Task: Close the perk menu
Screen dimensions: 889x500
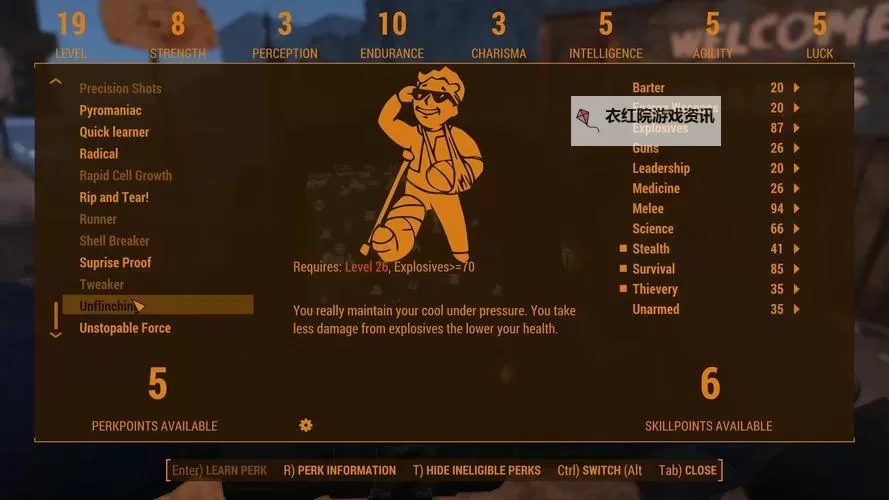Action: point(688,470)
